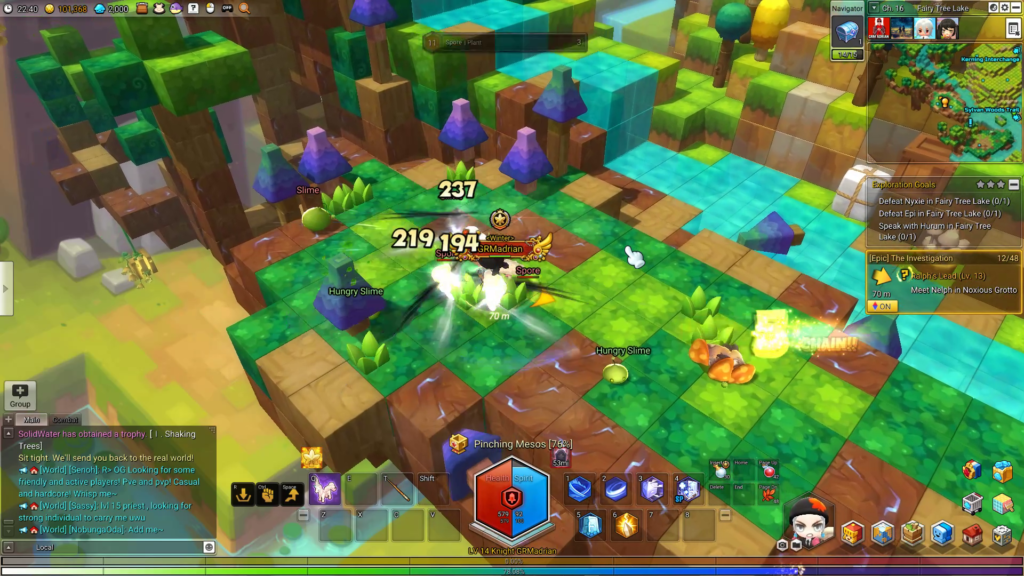The width and height of the screenshot is (1024, 576).
Task: Open minimap settings gear
Action: (x=1005, y=7)
